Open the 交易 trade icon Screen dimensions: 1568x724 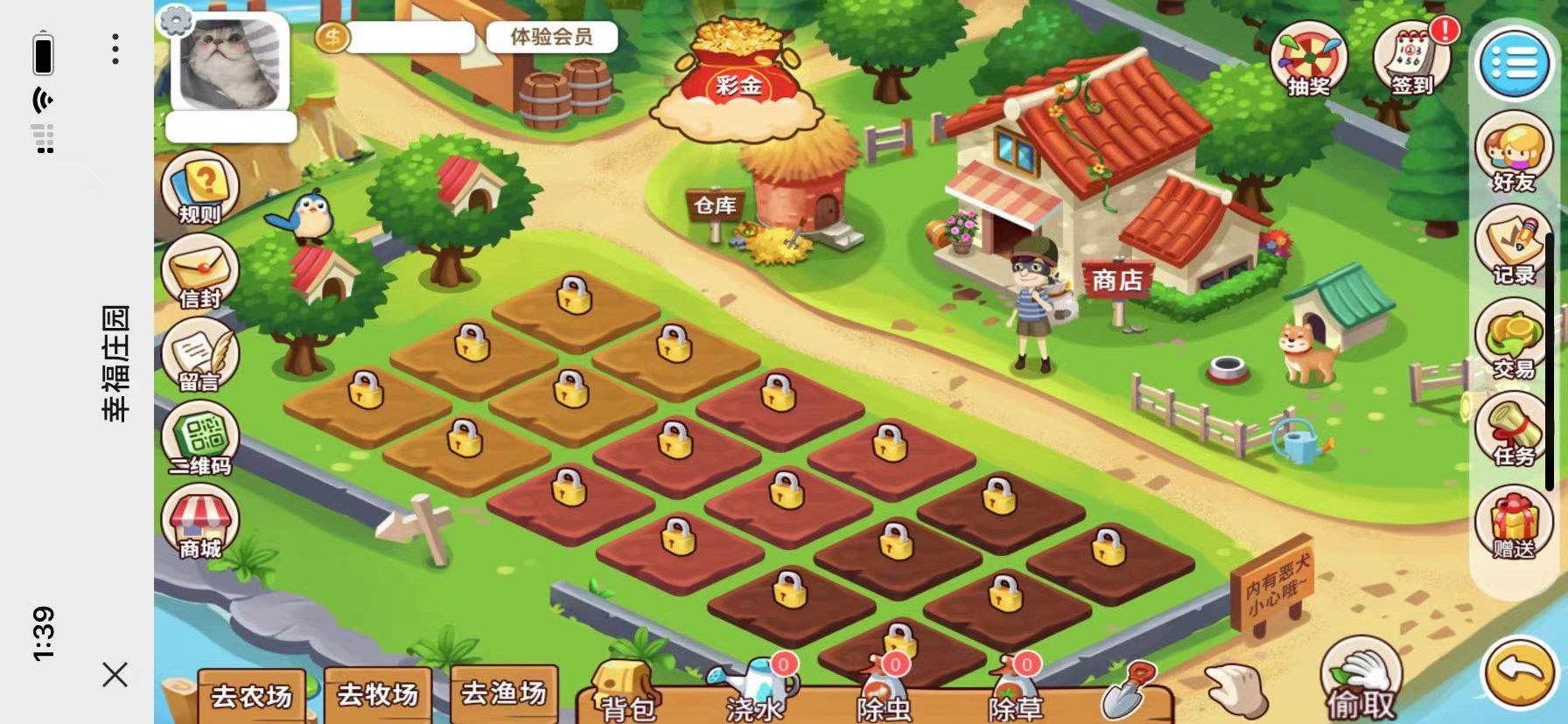pos(1514,341)
